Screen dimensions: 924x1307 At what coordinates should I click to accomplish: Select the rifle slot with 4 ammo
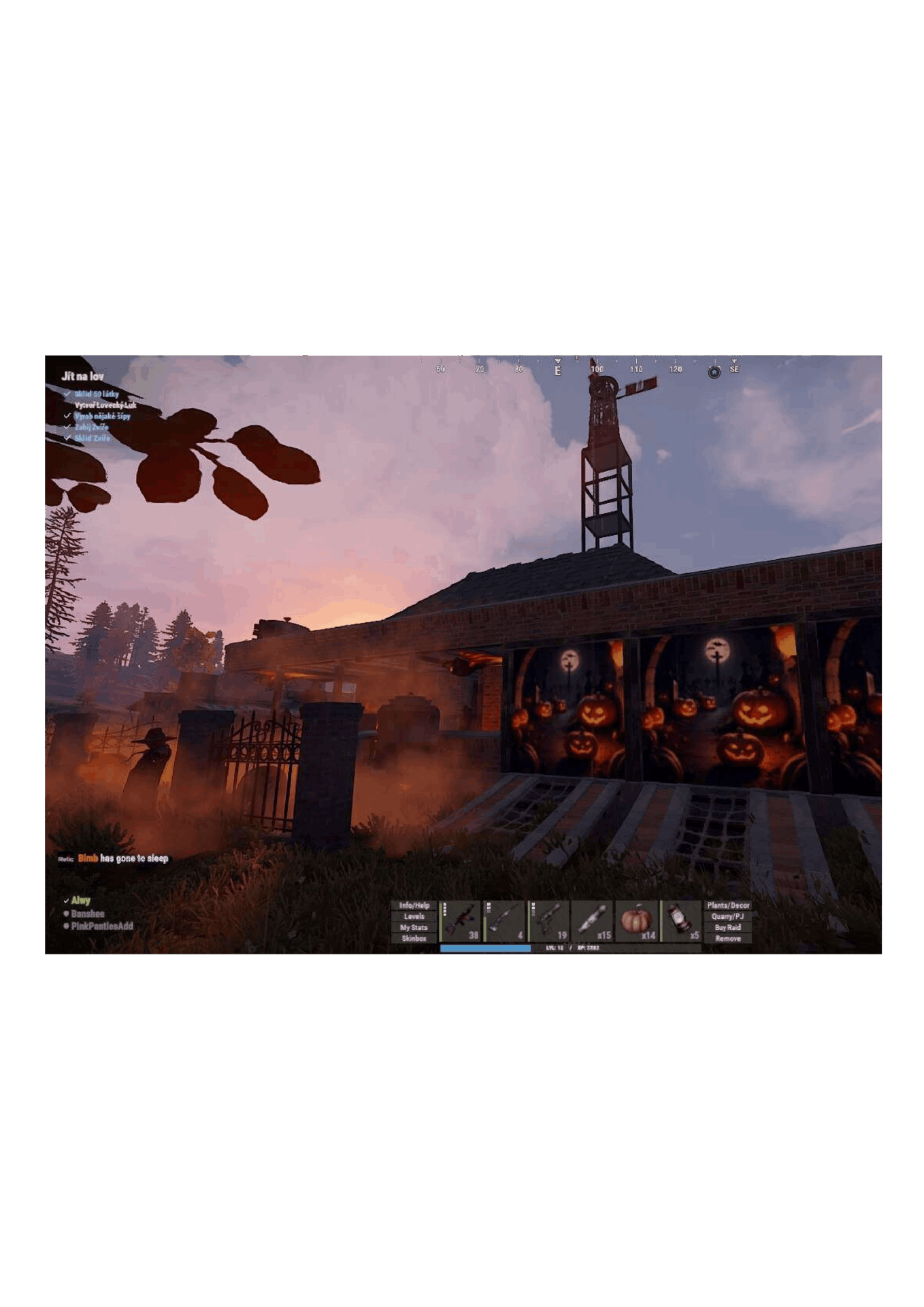pyautogui.click(x=504, y=921)
